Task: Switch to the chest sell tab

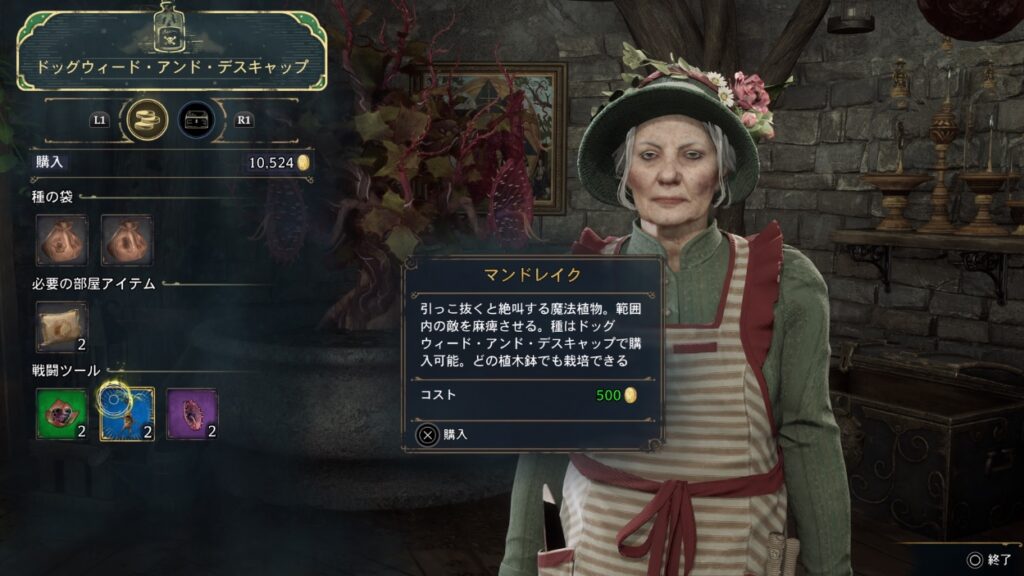Action: [196, 120]
